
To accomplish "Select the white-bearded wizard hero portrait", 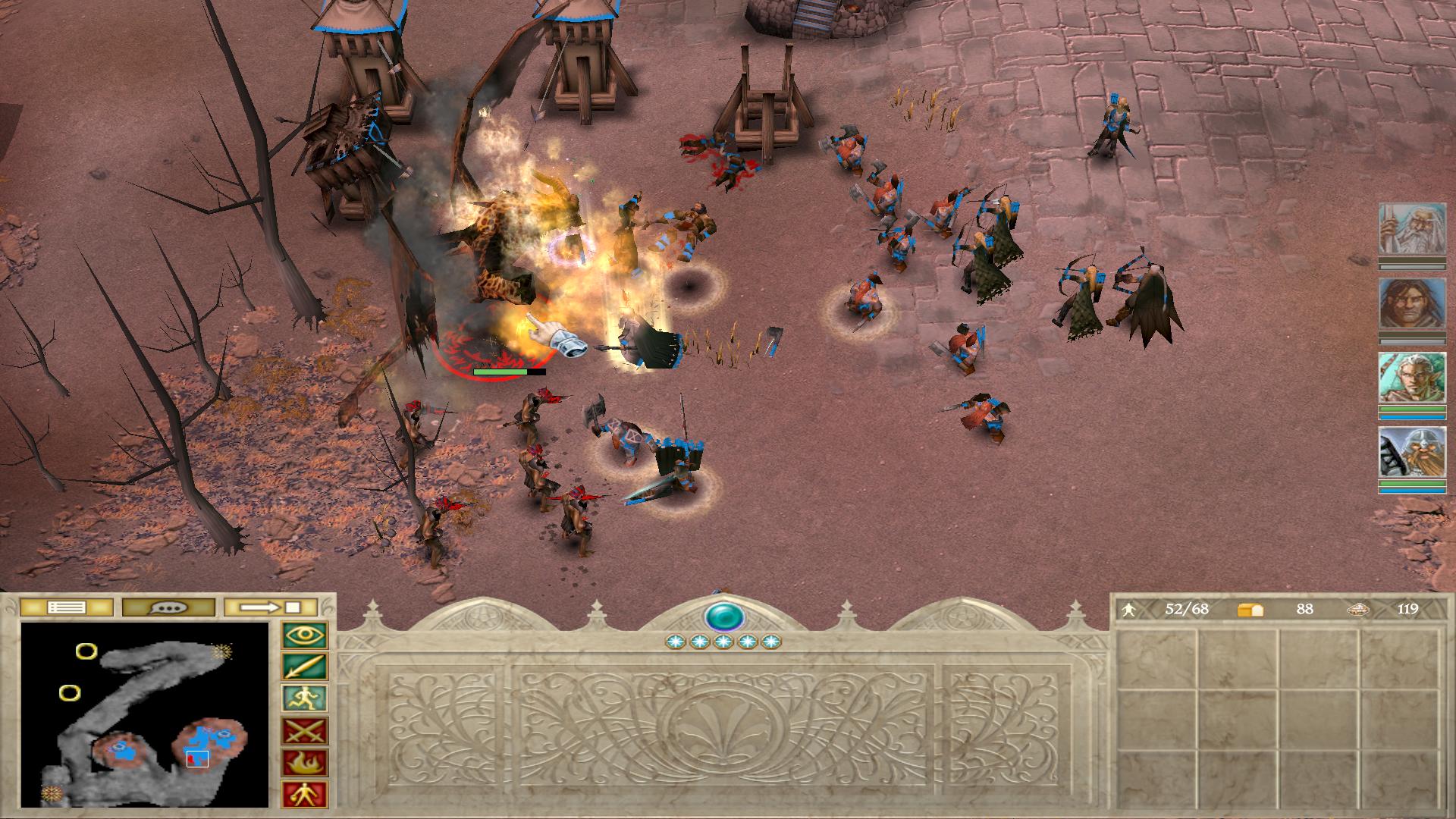I will [x=1412, y=229].
